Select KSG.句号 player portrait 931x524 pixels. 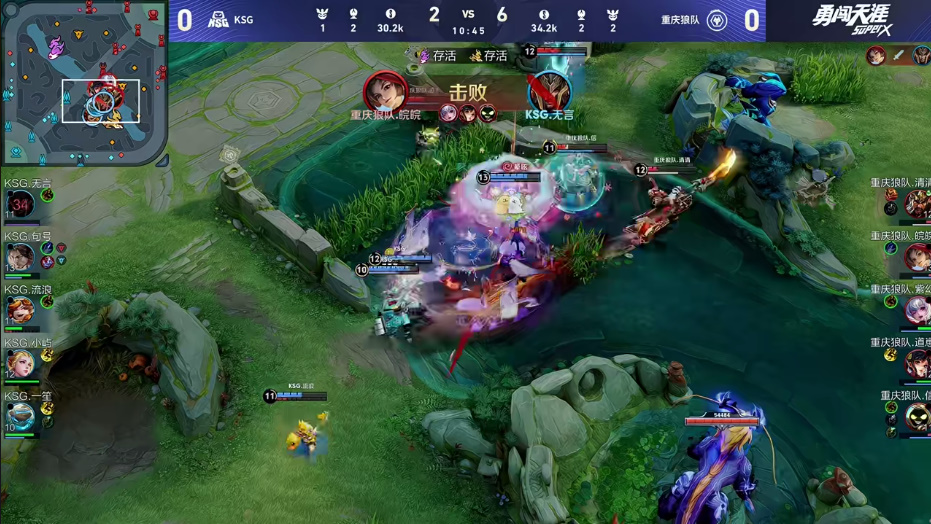point(20,257)
